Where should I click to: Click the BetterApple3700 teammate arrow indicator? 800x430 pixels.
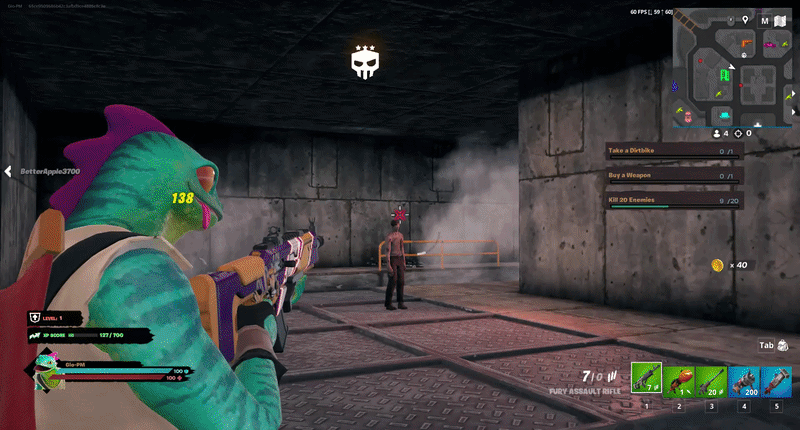click(8, 172)
